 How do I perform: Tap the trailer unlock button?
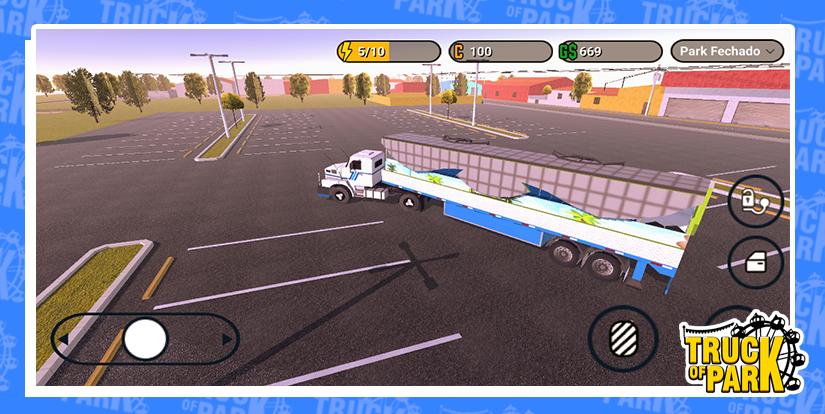pos(754,200)
